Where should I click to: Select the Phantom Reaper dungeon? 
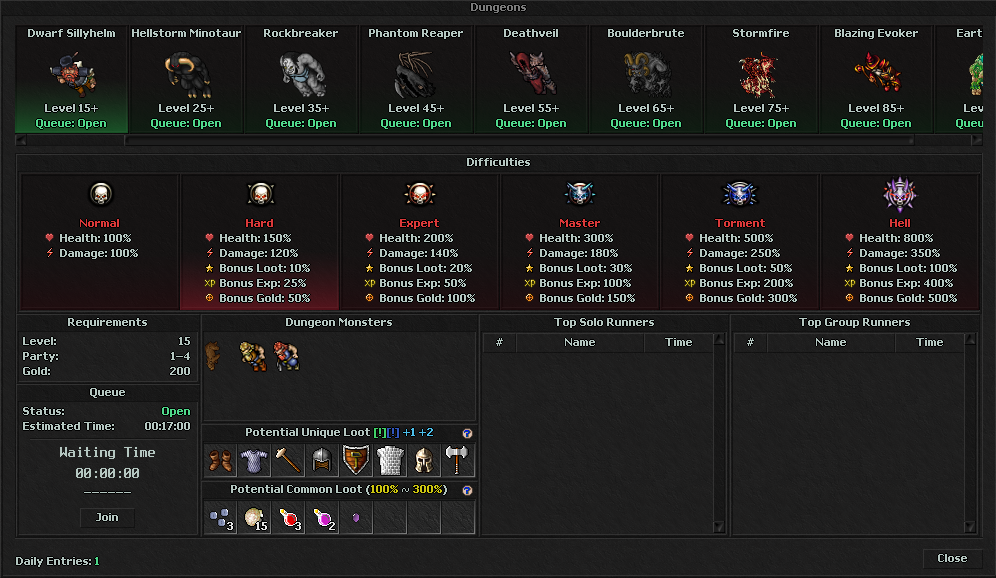pyautogui.click(x=416, y=79)
